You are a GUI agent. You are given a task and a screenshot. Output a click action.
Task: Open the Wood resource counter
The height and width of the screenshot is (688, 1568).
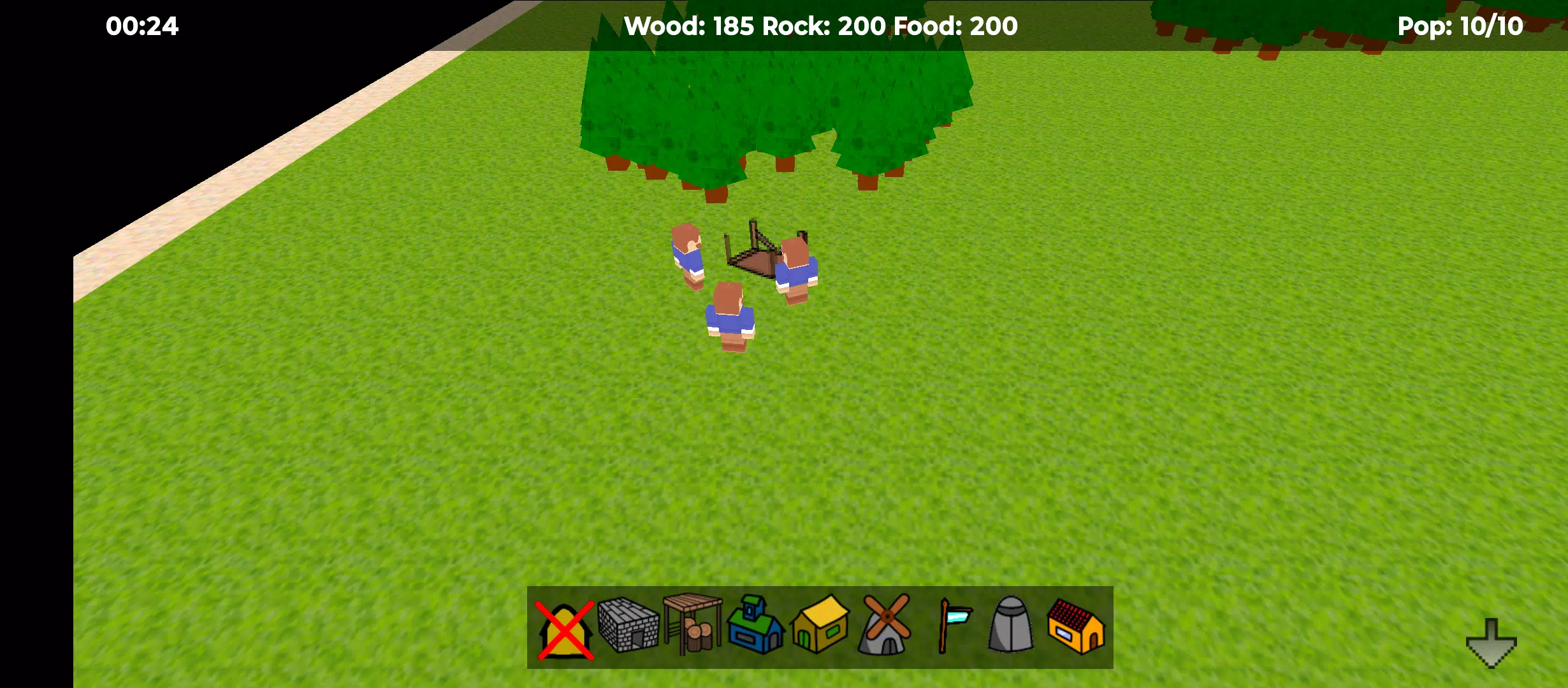coord(685,27)
